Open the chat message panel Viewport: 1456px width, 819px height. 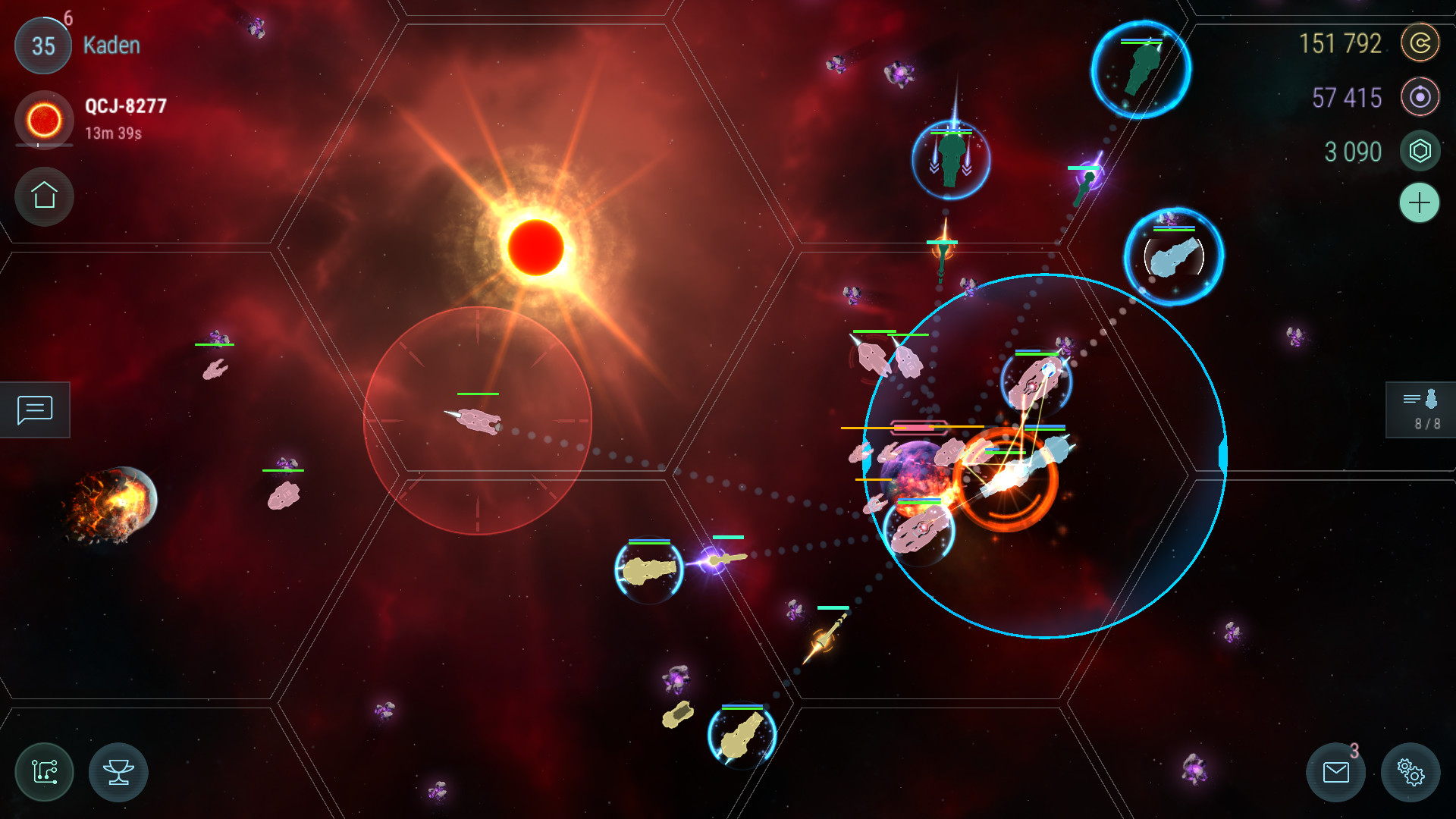(34, 409)
